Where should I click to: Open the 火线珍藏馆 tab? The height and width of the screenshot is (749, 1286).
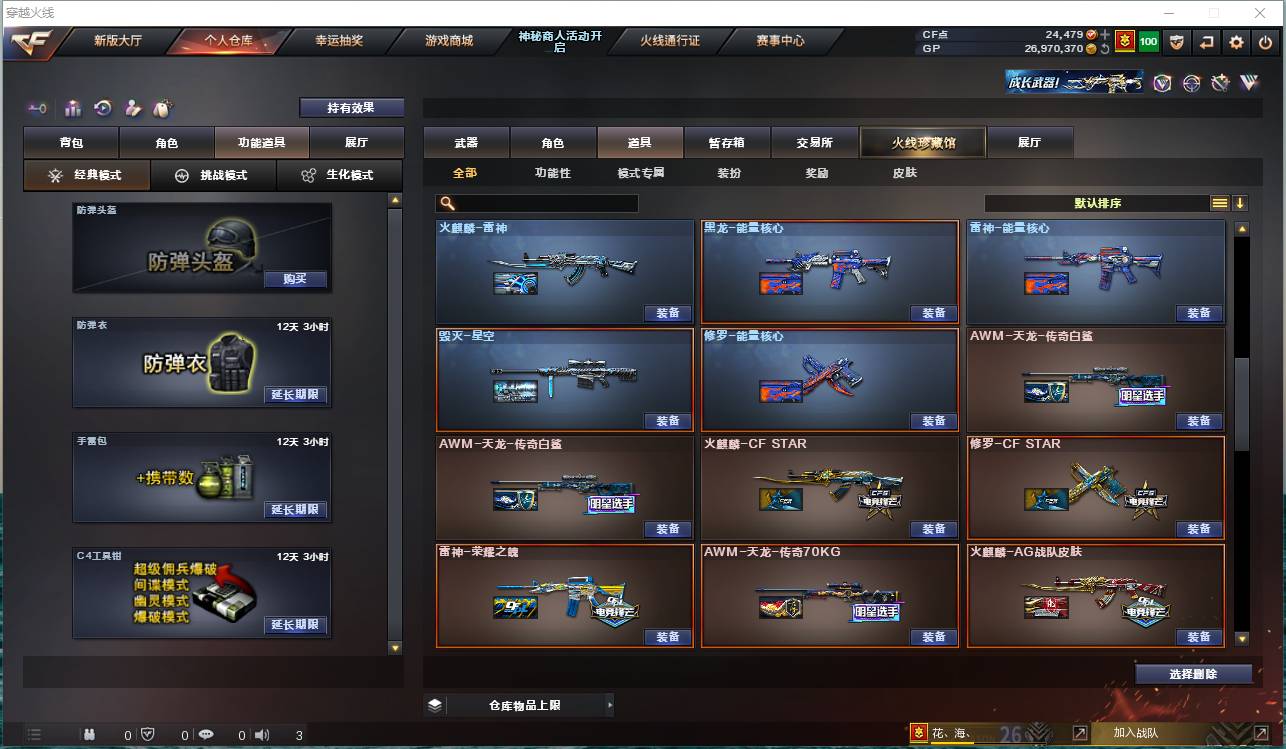[921, 142]
